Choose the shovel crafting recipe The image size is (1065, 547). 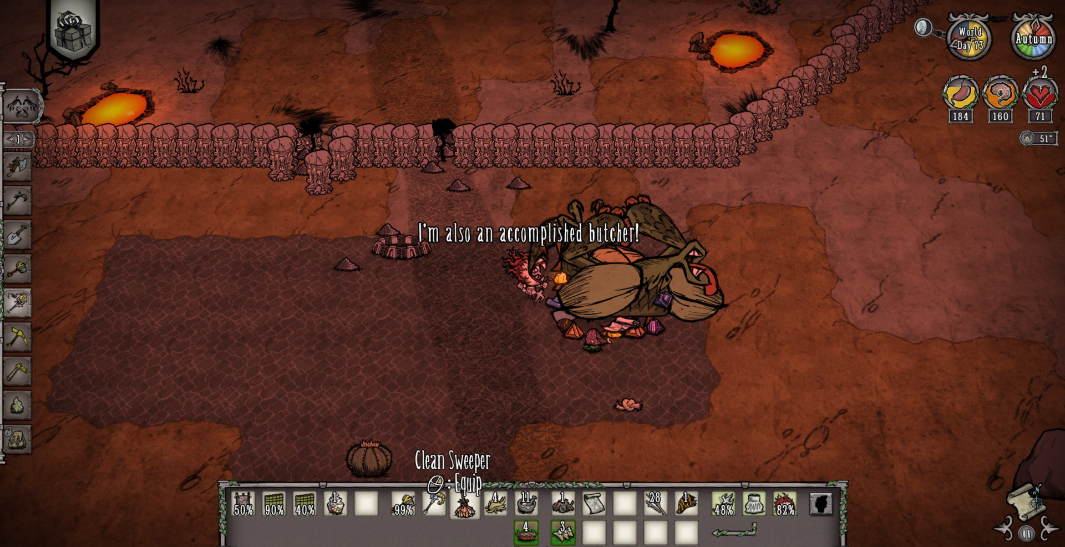(x=17, y=235)
